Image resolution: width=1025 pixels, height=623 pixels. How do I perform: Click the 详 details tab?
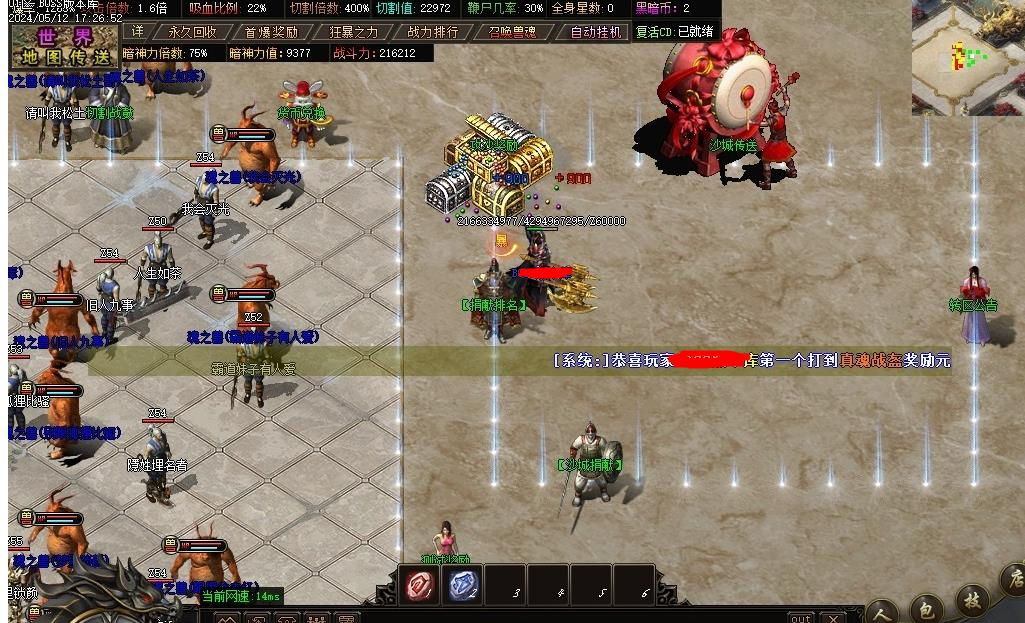click(x=138, y=32)
